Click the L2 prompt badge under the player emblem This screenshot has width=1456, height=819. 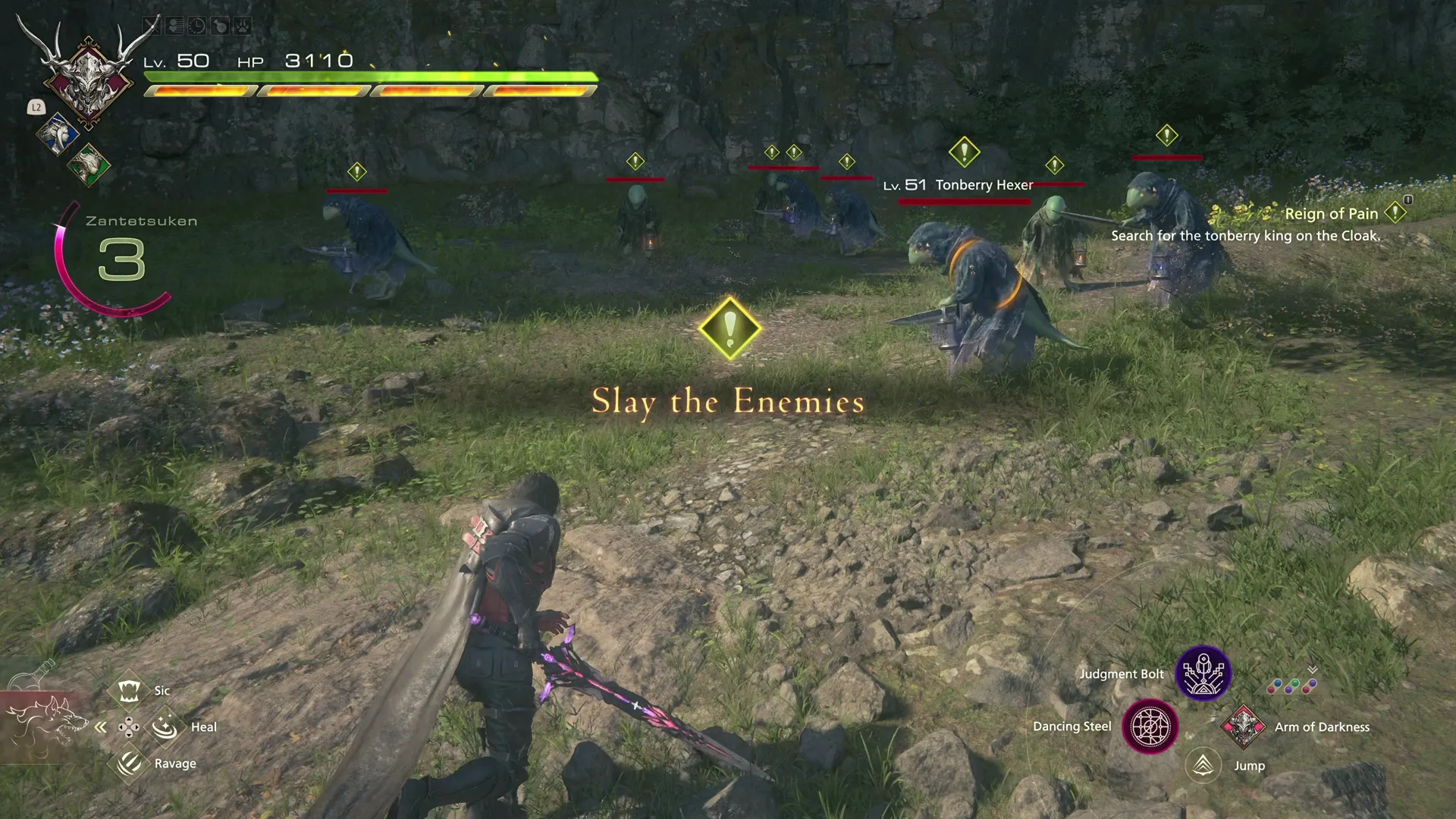[36, 108]
